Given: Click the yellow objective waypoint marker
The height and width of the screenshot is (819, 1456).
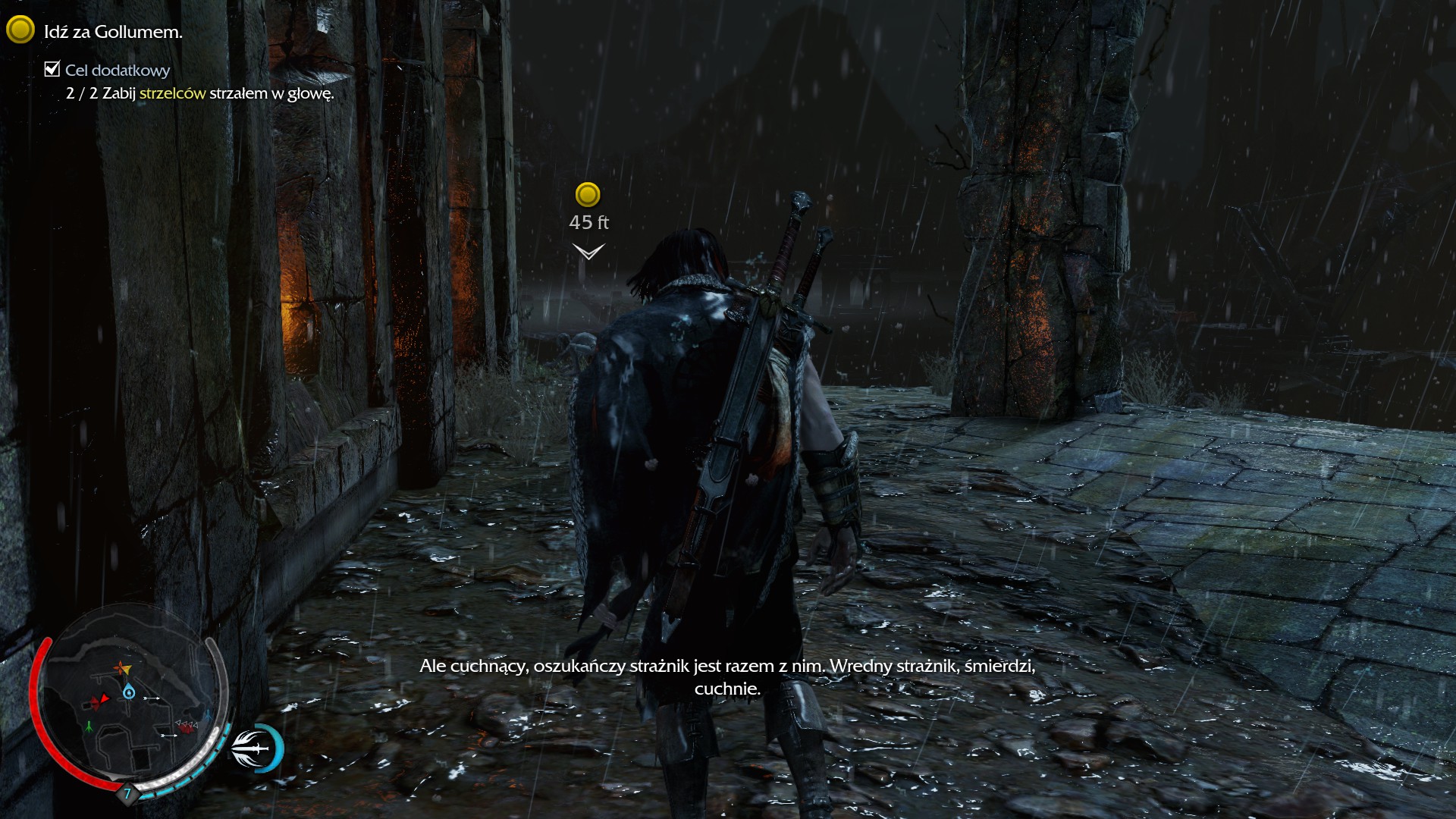Looking at the screenshot, I should click(x=588, y=195).
